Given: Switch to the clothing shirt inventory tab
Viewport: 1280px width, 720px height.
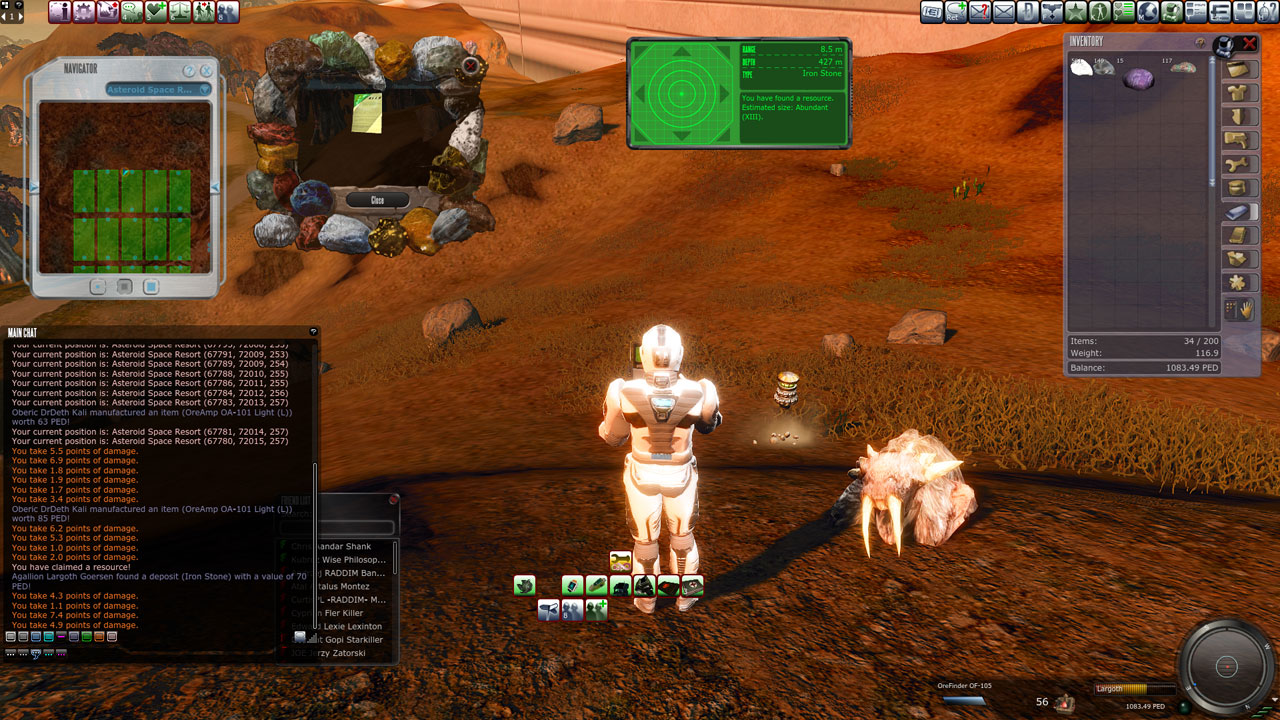Looking at the screenshot, I should [1241, 93].
